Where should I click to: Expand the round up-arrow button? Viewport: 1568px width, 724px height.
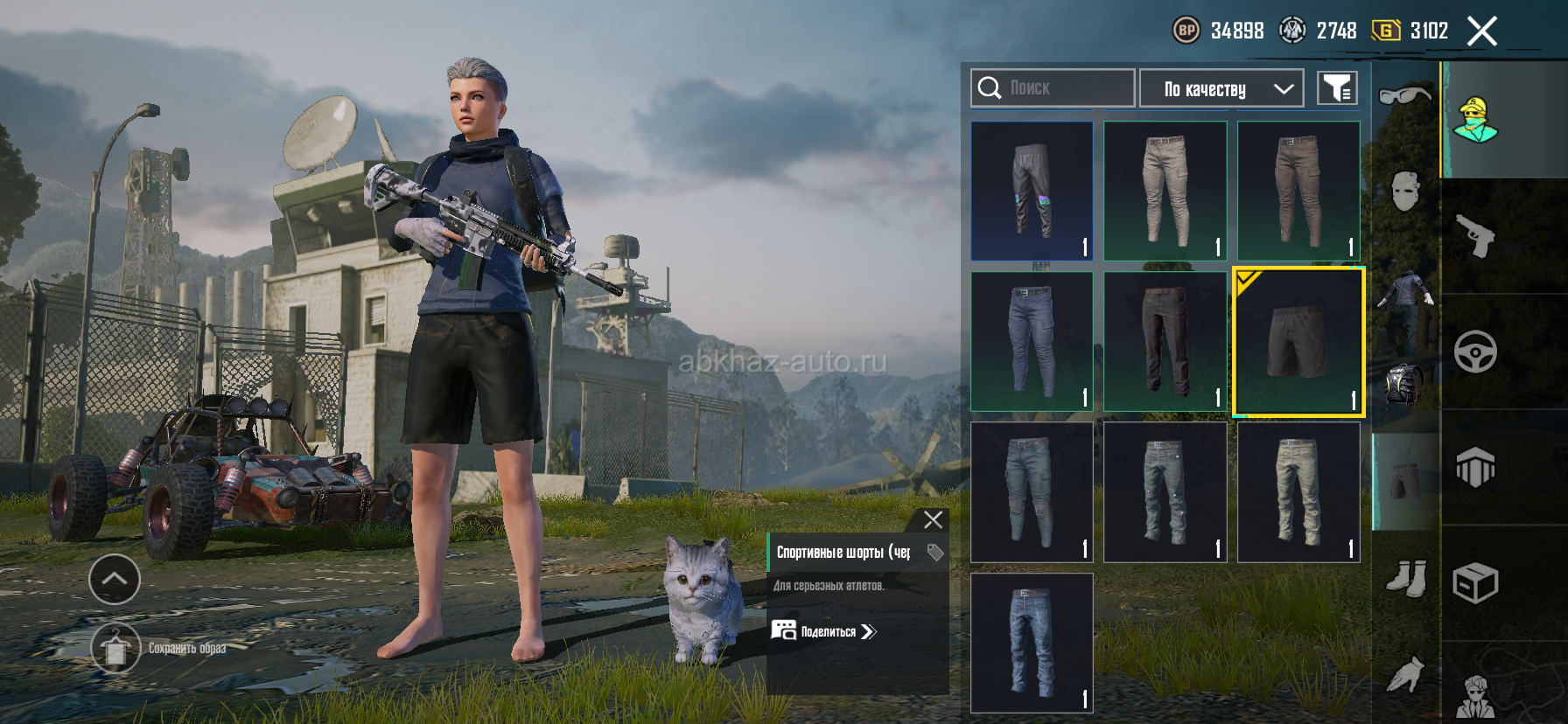pos(115,579)
